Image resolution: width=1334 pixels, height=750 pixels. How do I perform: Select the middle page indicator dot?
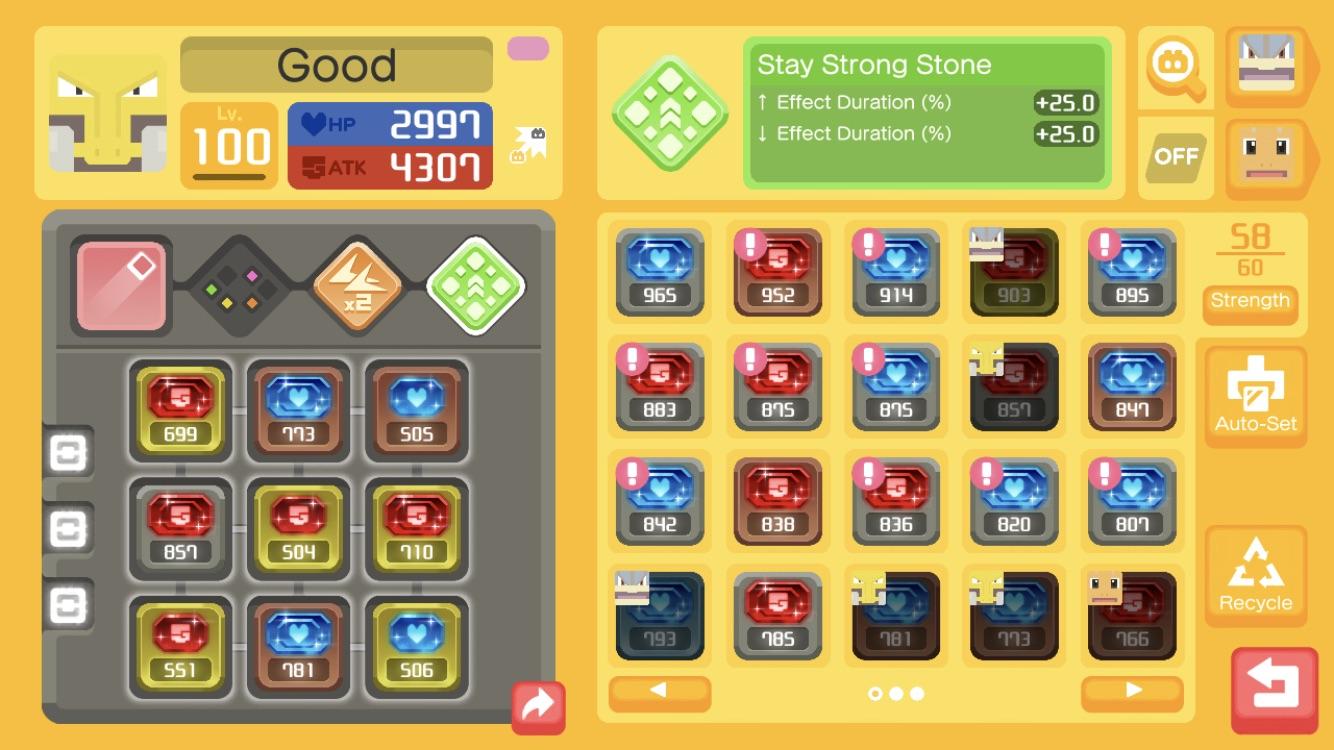(895, 694)
